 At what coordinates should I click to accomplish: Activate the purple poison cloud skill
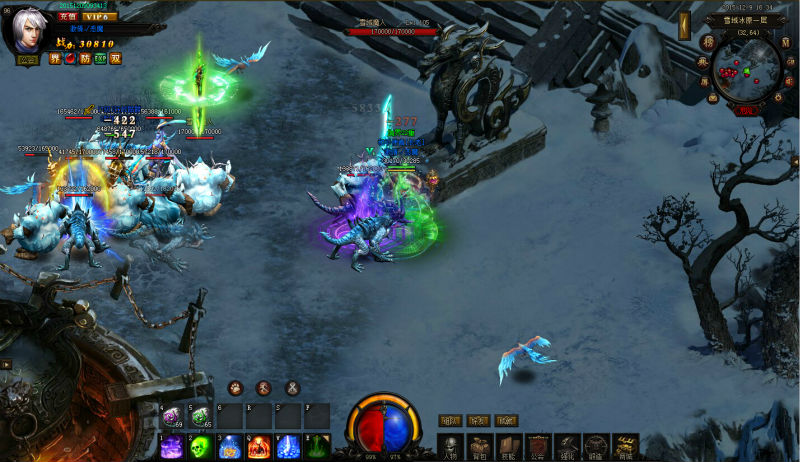[171, 446]
